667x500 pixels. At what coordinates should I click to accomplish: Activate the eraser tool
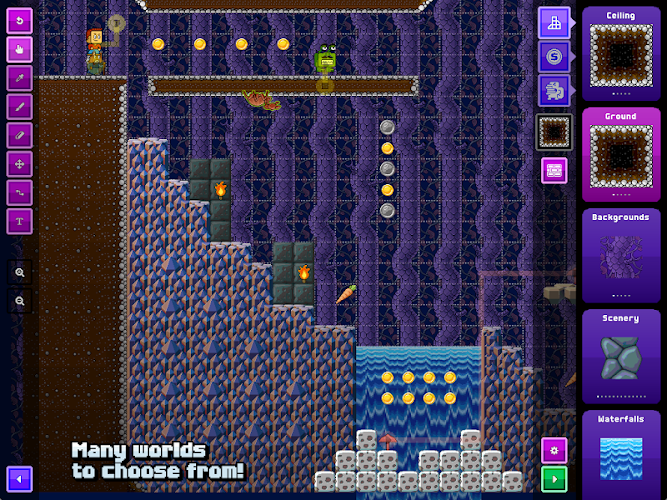tap(20, 135)
